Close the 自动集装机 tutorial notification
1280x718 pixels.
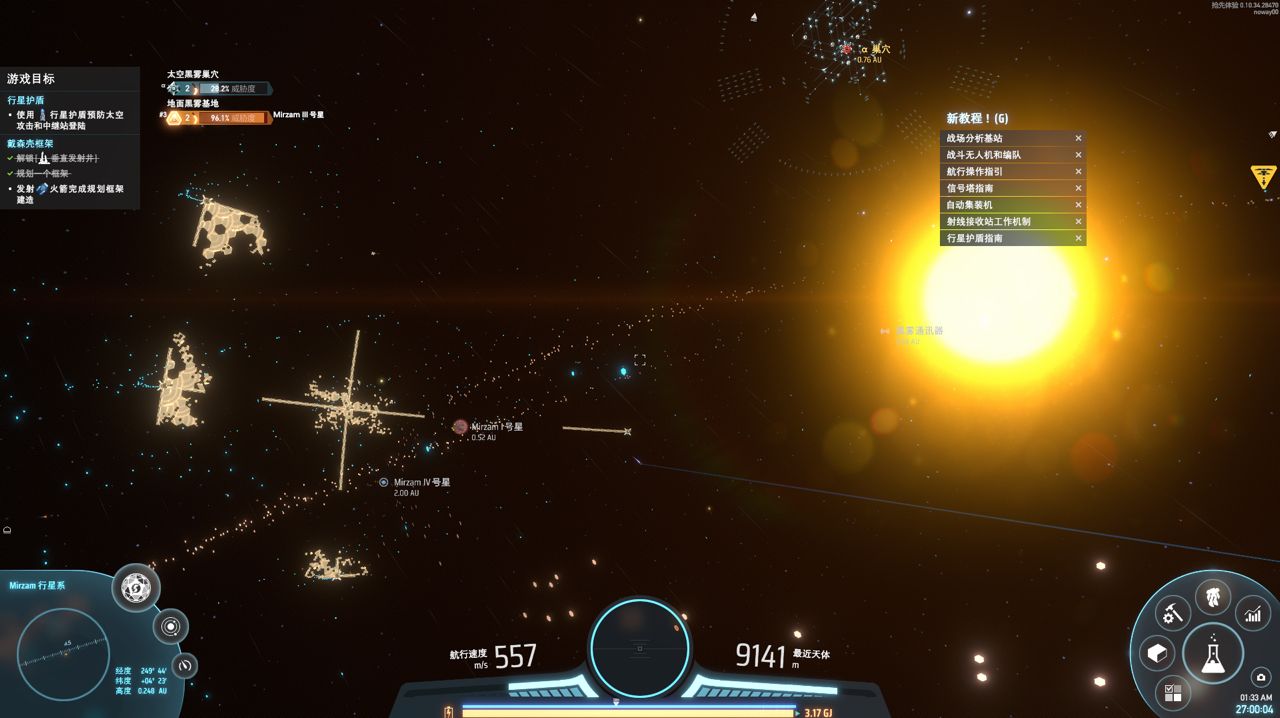[x=1078, y=205]
